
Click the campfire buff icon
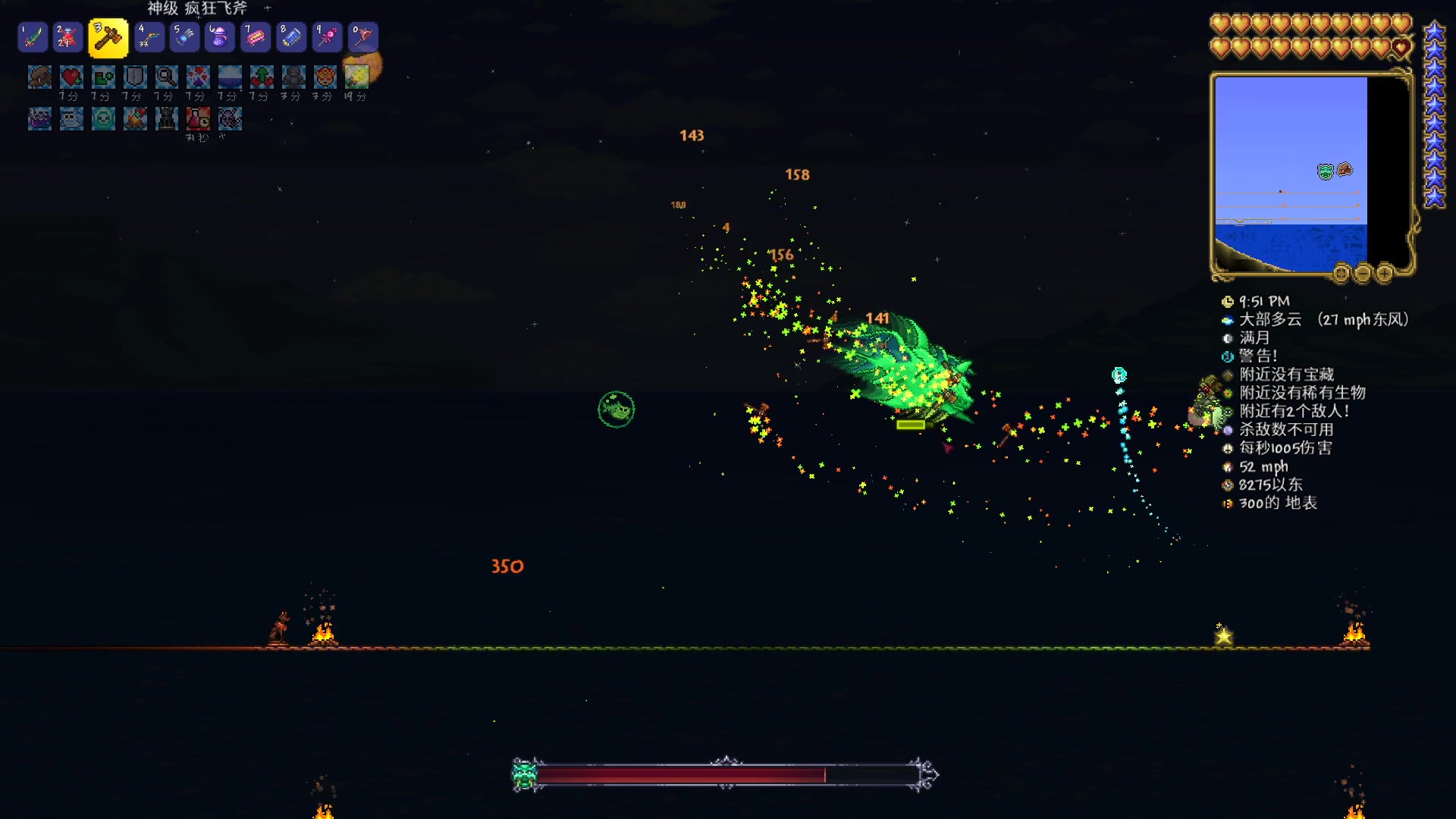[x=135, y=118]
